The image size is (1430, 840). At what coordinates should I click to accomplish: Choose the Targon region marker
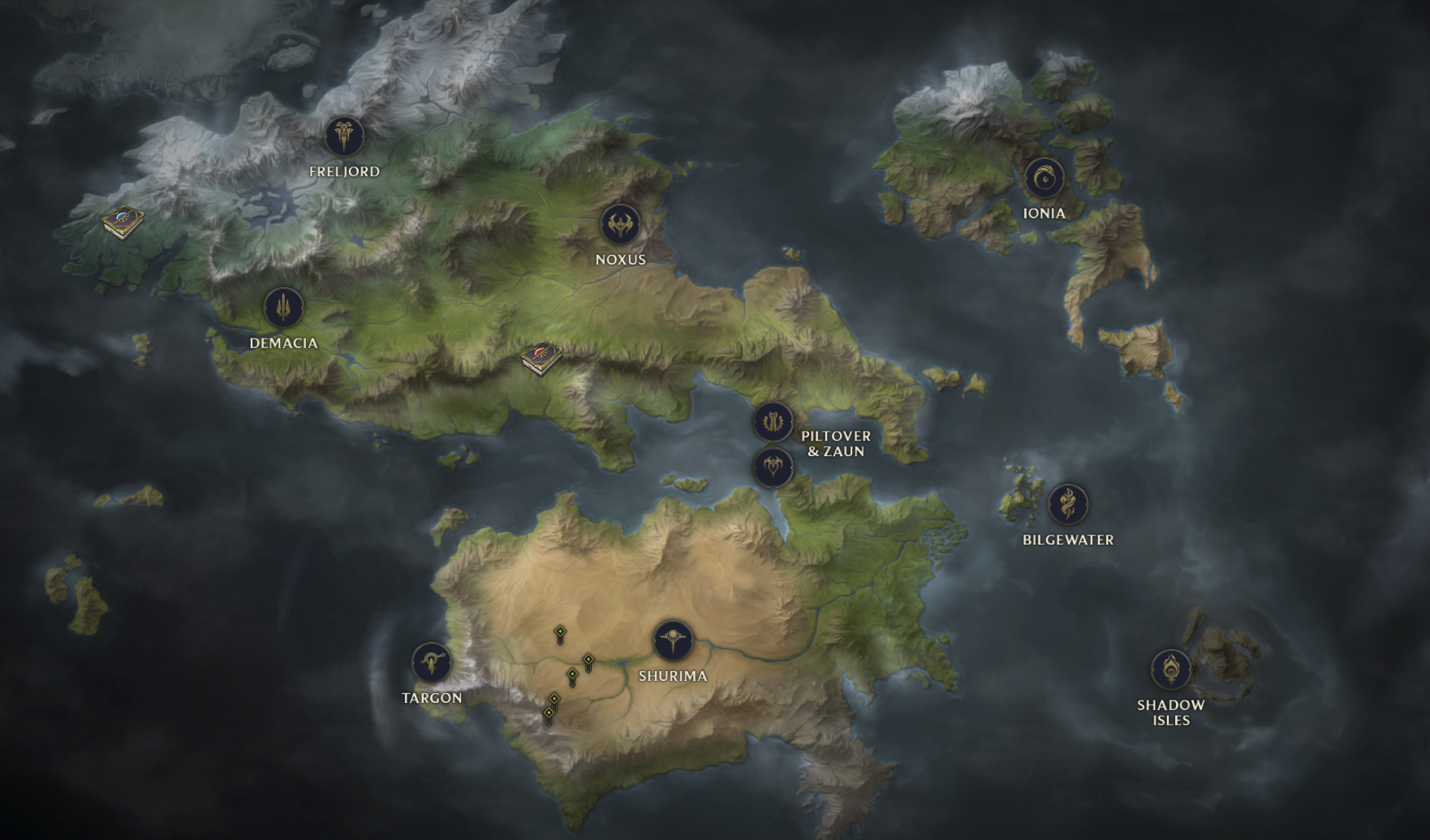pos(431,662)
